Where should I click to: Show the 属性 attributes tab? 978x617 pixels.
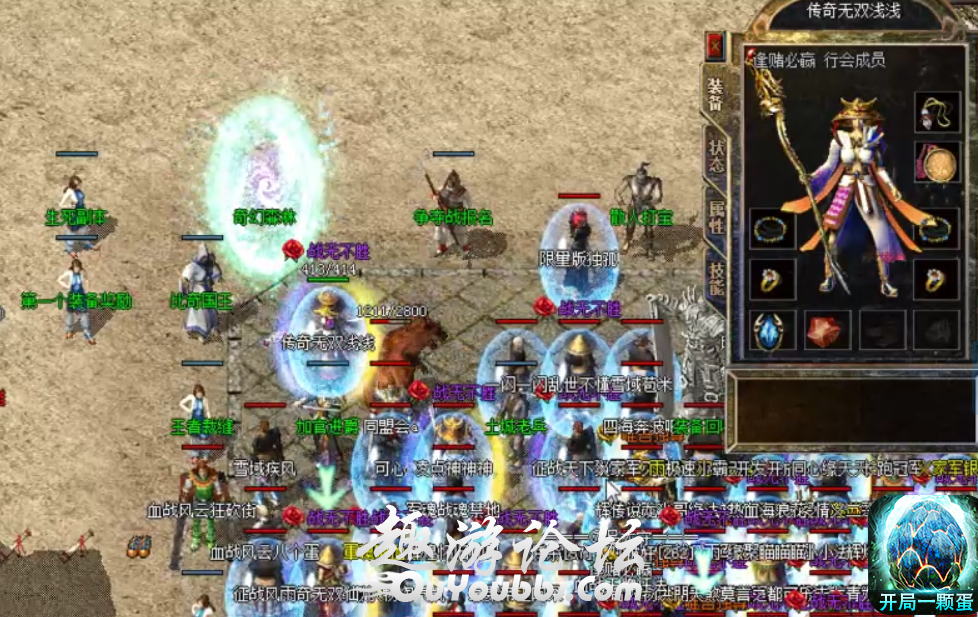716,220
